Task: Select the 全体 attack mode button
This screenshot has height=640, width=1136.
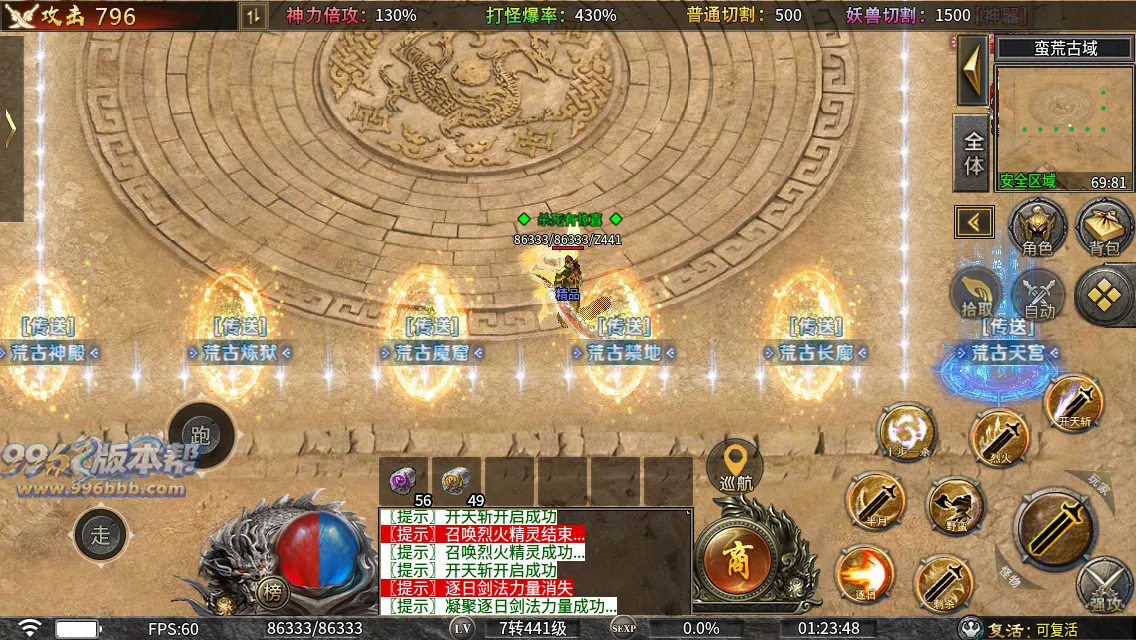Action: point(973,152)
